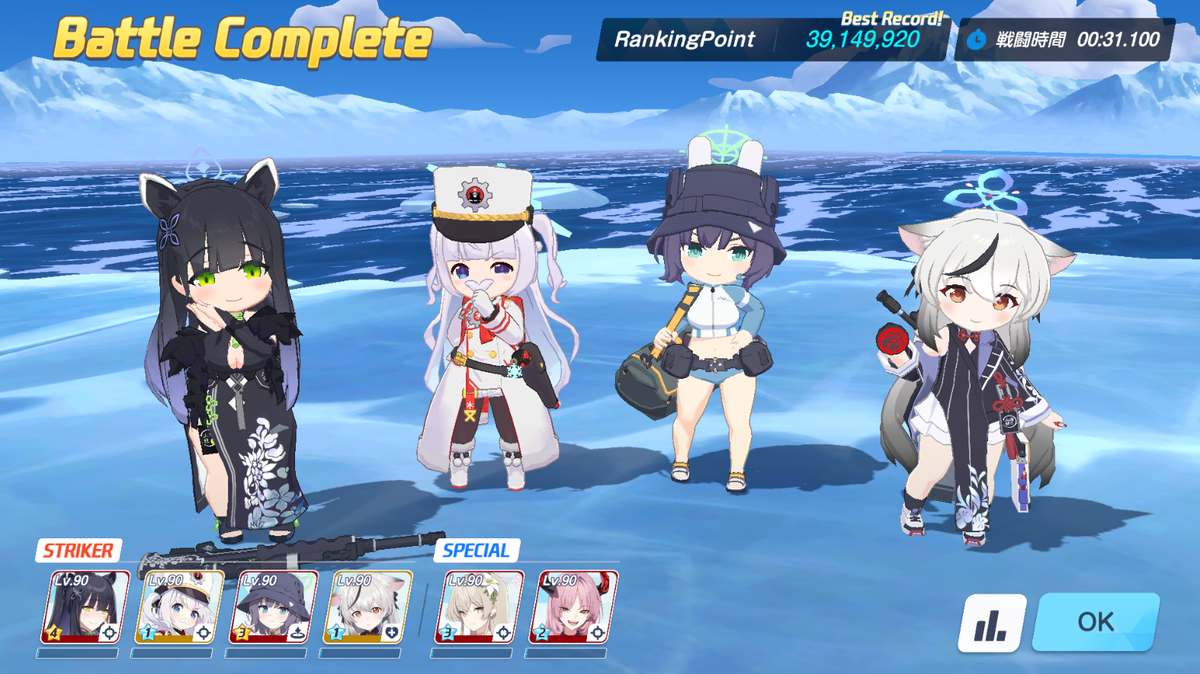
Task: Select the black-haired cat-ear striker portrait
Action: [85, 607]
